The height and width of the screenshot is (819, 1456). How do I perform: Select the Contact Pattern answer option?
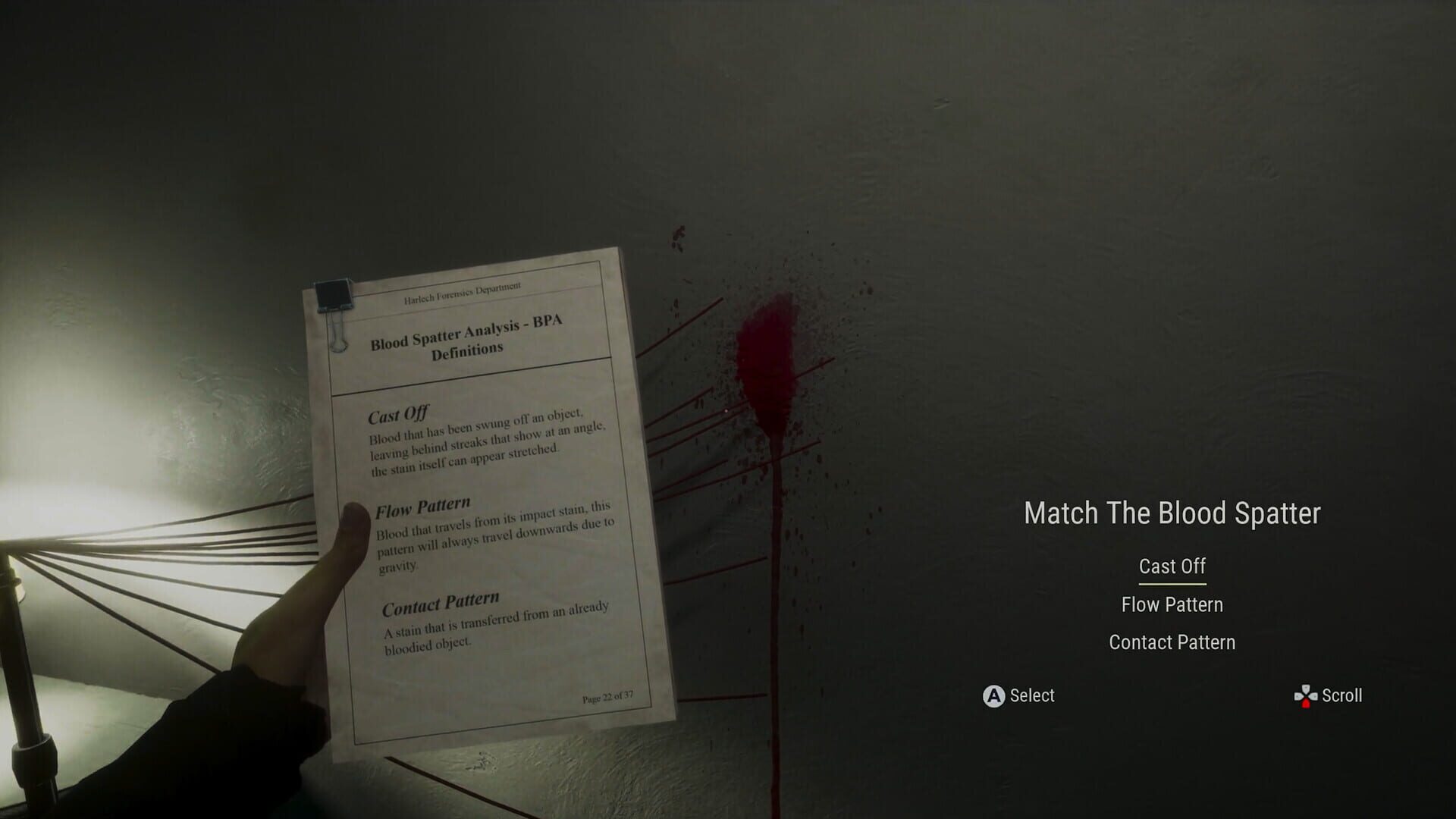(x=1172, y=642)
